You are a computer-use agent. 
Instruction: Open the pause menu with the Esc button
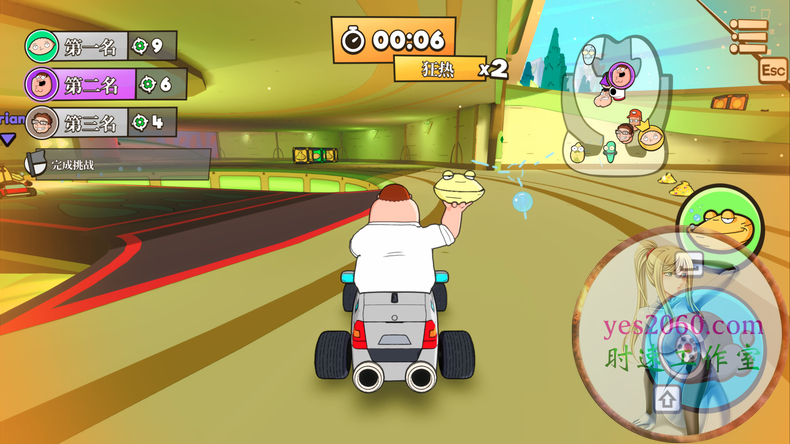772,70
